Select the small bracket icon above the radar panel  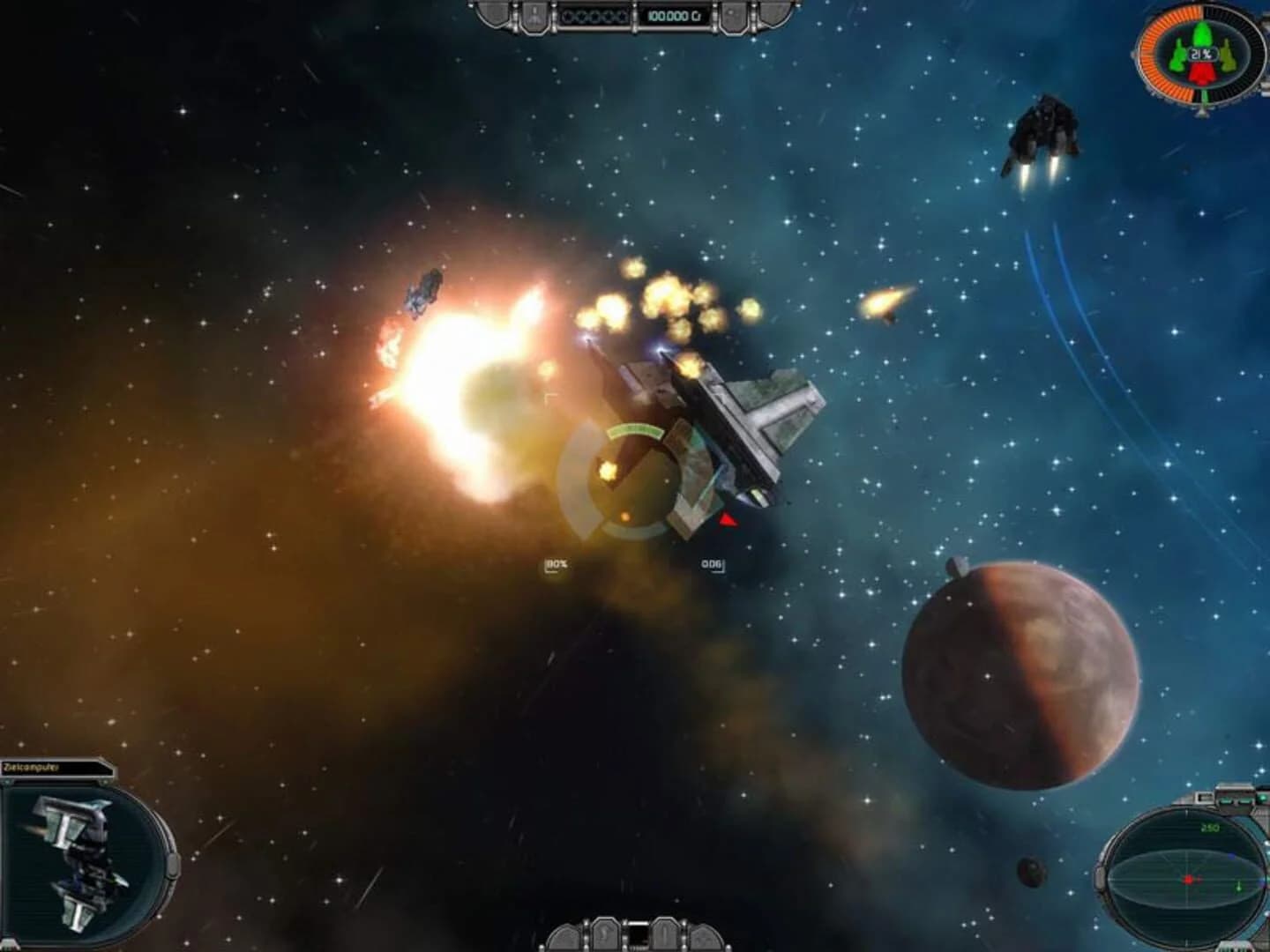click(x=1200, y=797)
